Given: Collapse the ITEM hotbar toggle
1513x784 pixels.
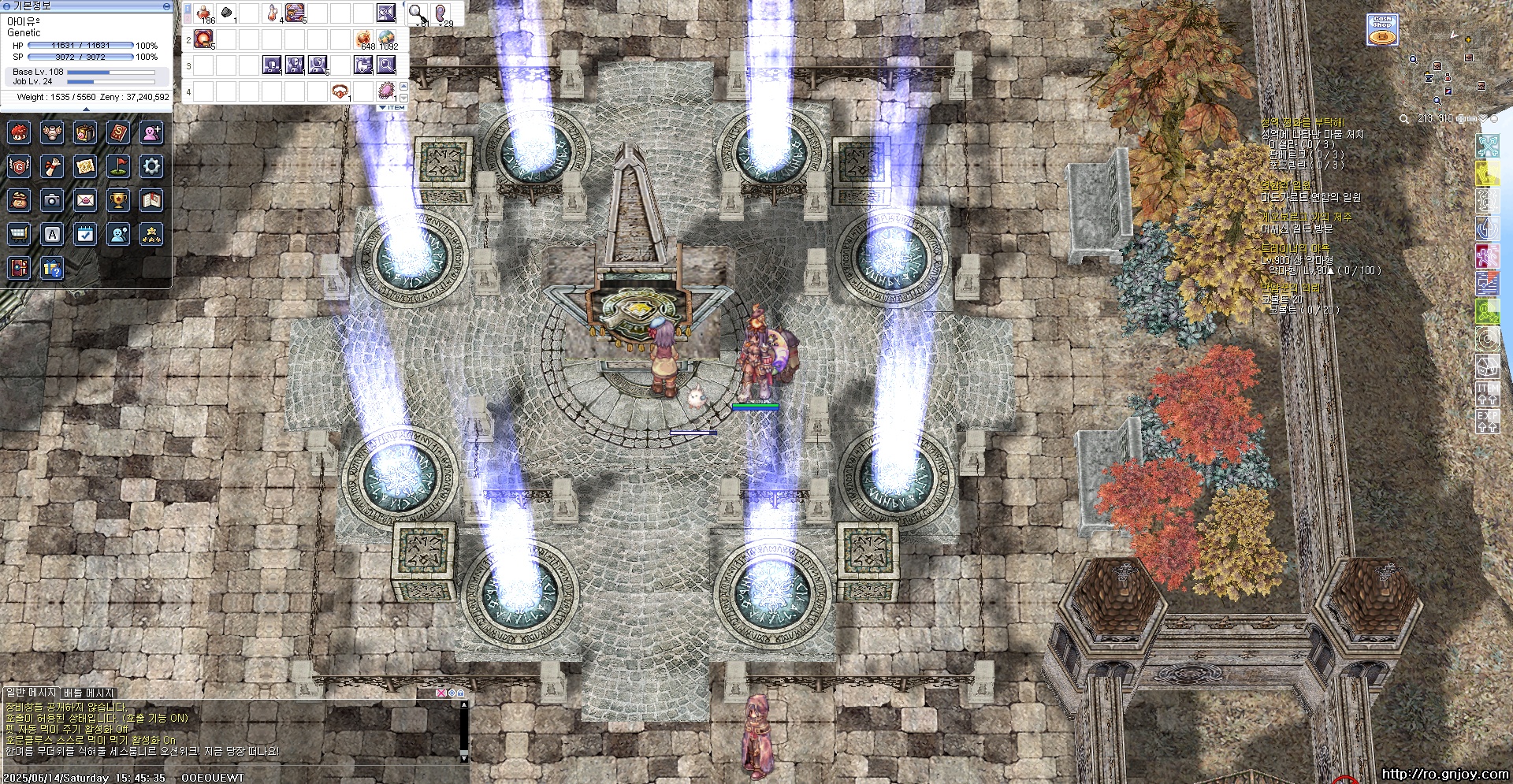Looking at the screenshot, I should click(392, 107).
